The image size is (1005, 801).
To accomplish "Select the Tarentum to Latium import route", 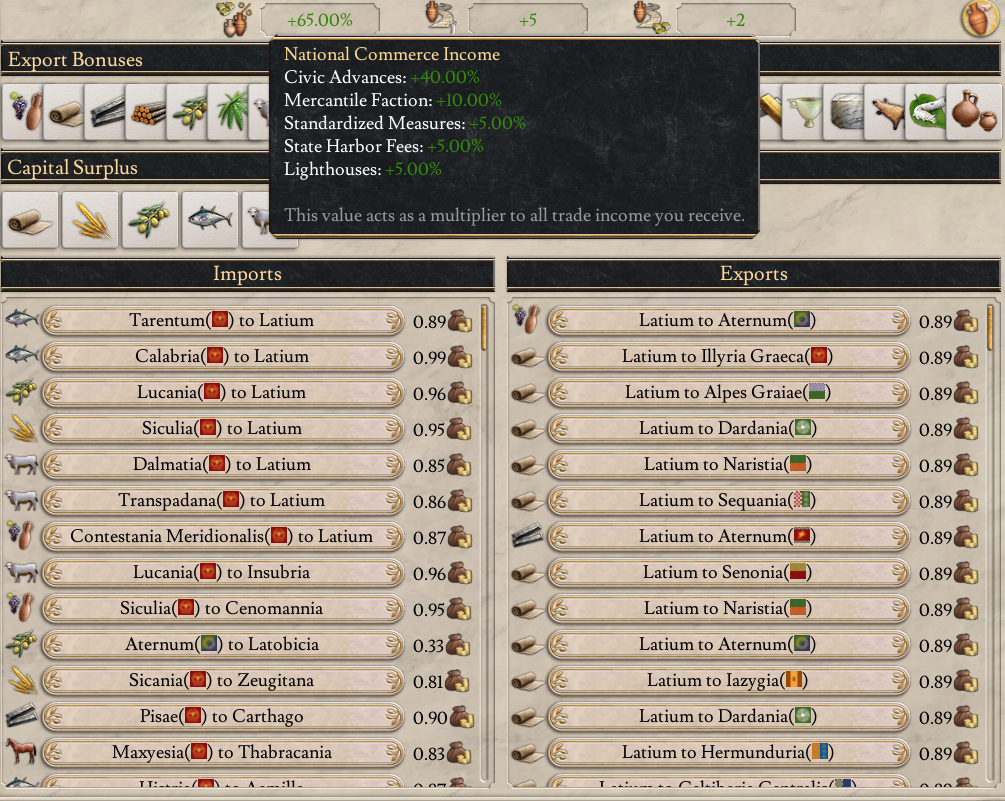I will coord(222,320).
